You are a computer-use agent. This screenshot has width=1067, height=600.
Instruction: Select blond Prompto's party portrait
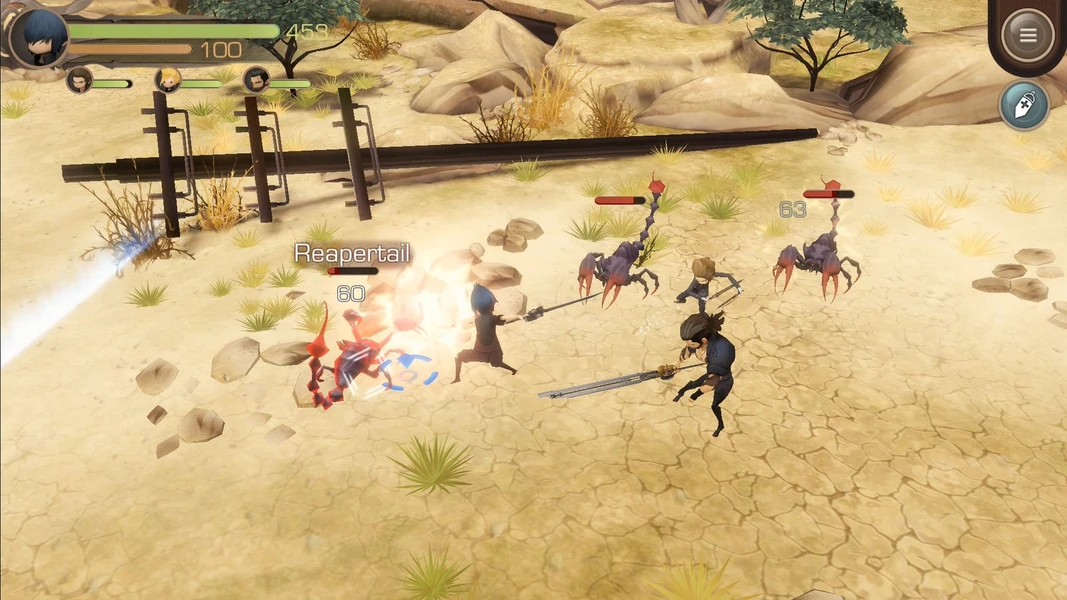pos(168,80)
